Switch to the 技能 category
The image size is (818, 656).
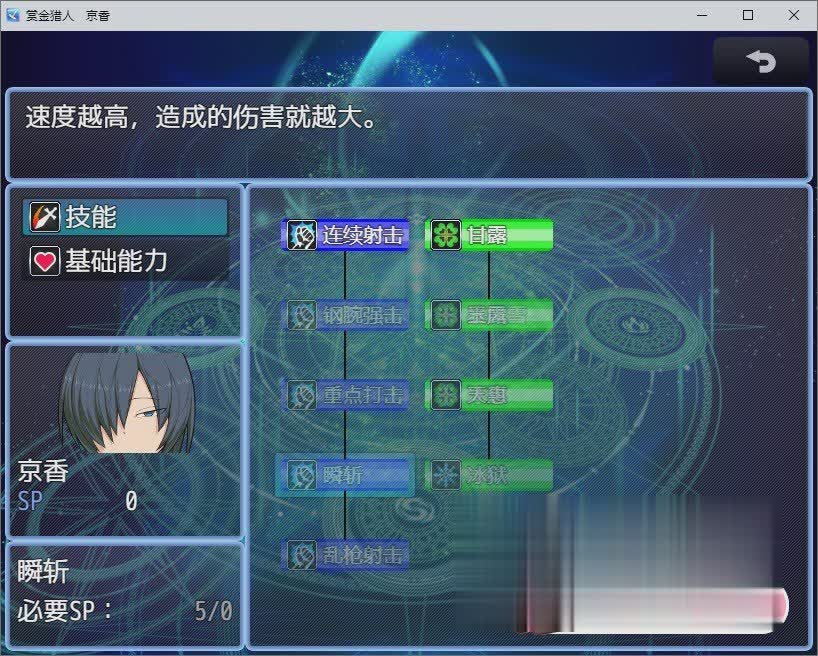[126, 217]
